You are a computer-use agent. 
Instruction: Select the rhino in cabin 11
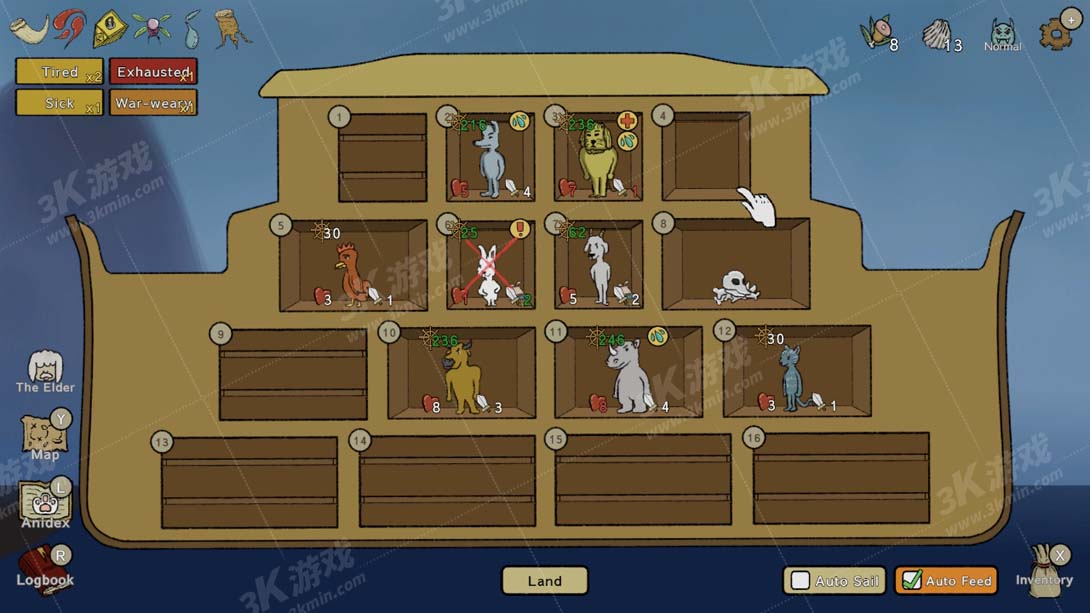pos(628,376)
